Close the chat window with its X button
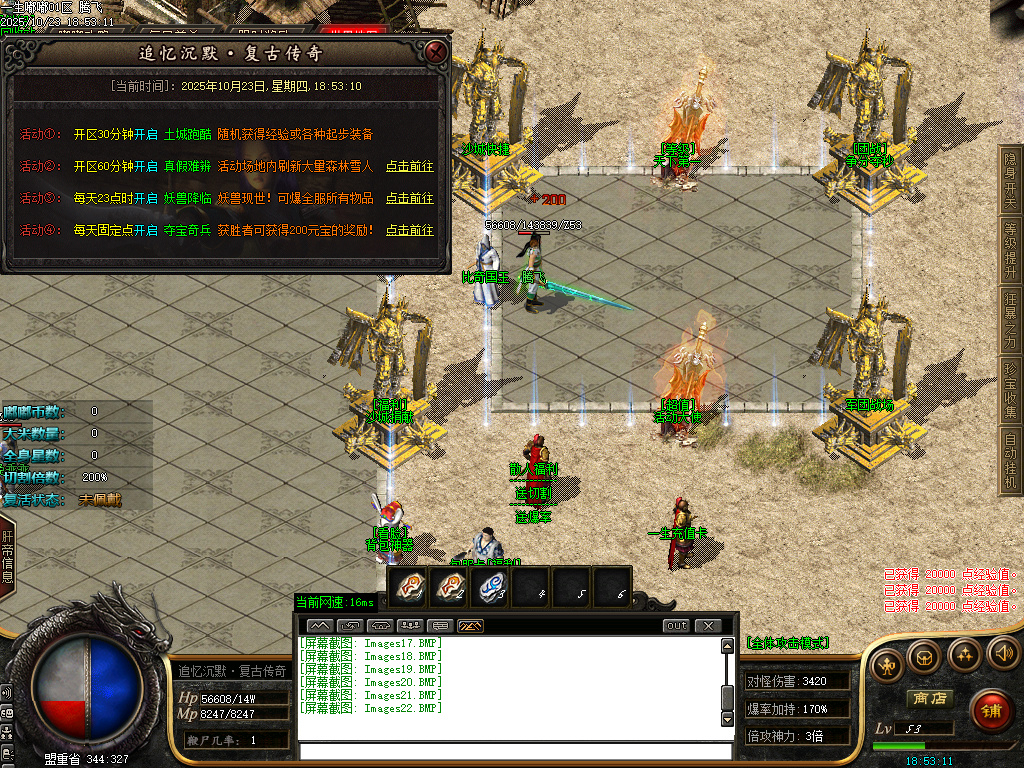The image size is (1024, 768). [708, 626]
